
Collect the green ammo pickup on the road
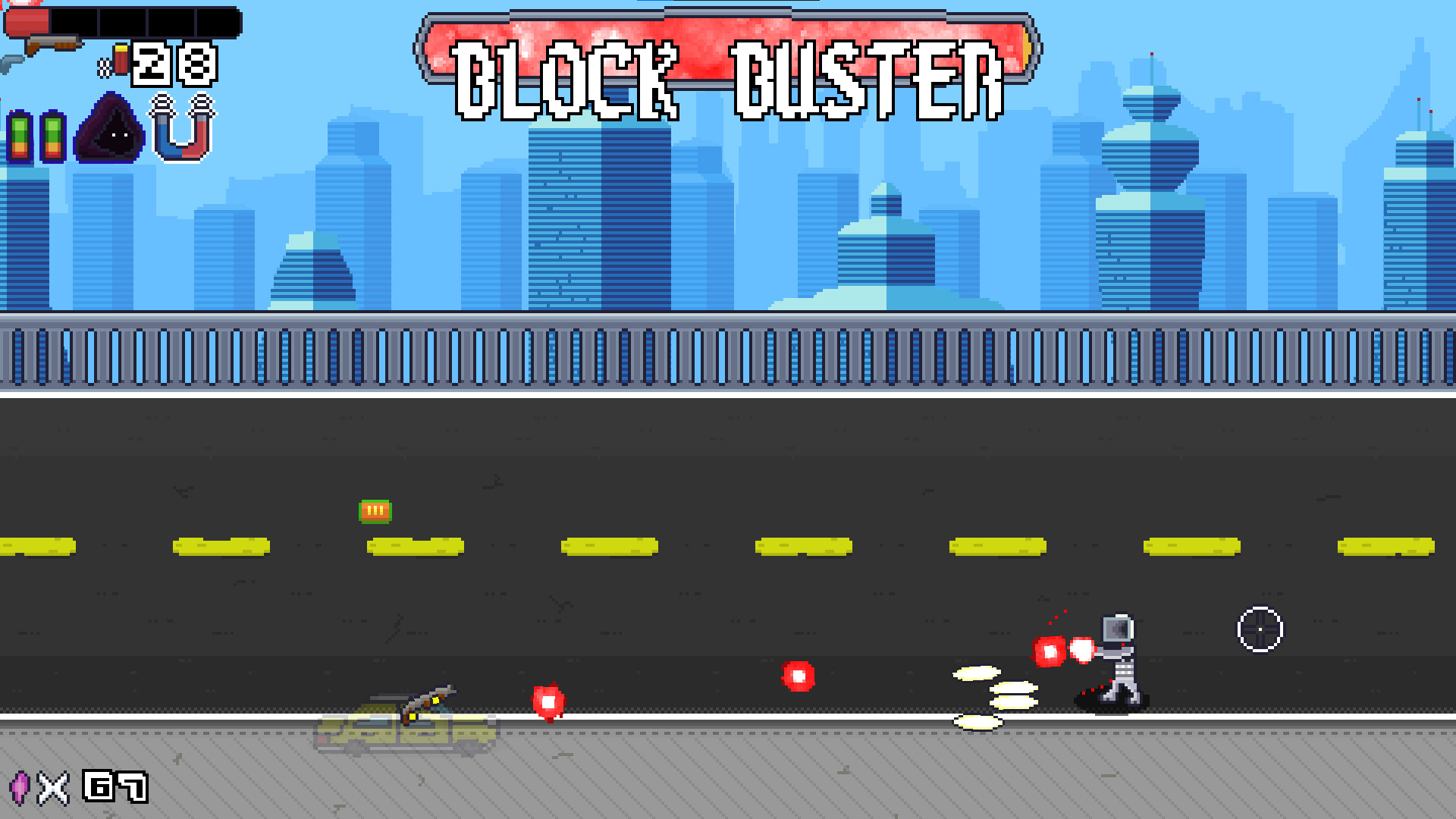(374, 510)
